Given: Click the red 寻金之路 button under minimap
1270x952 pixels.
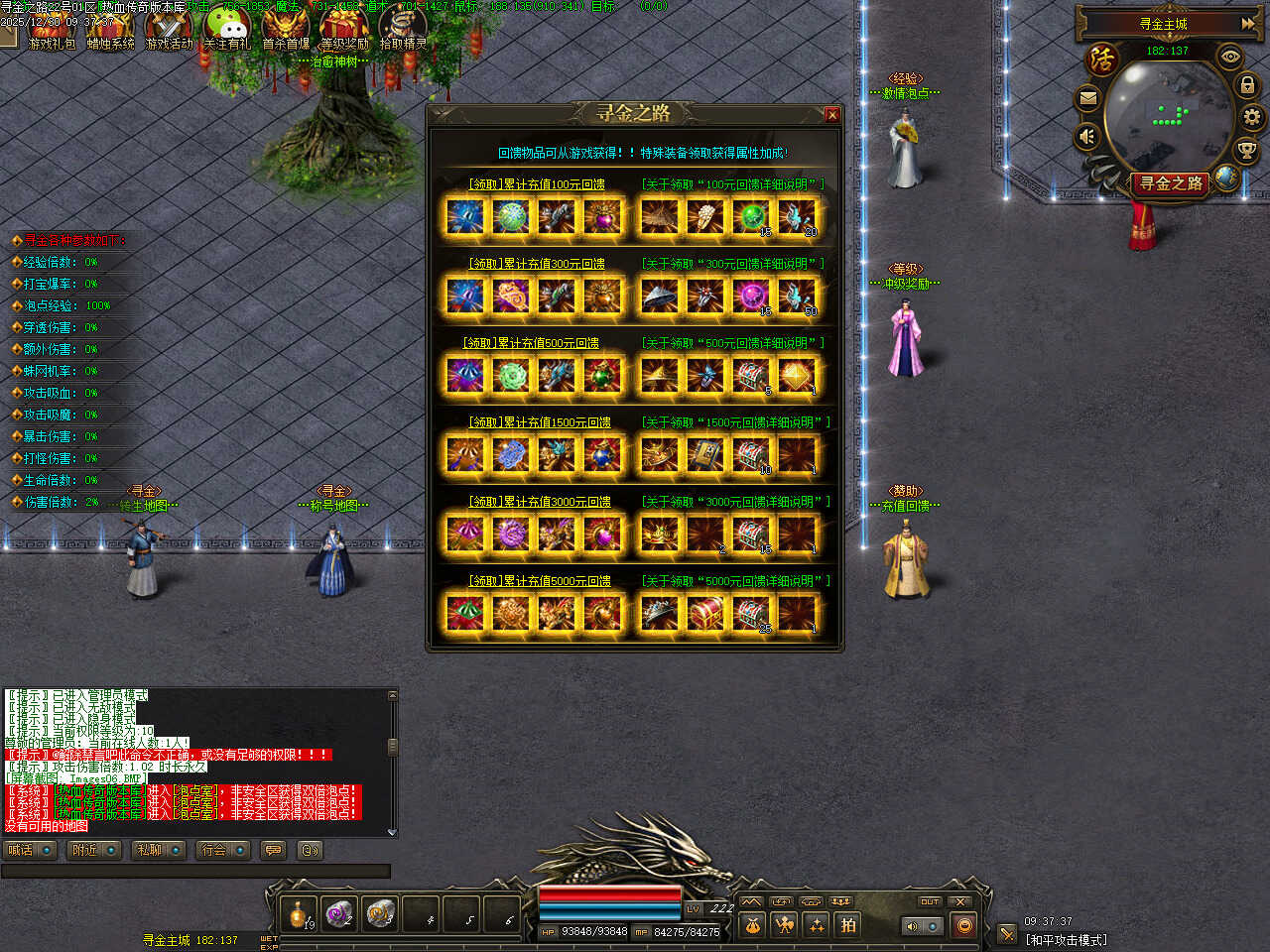Looking at the screenshot, I should point(1170,183).
